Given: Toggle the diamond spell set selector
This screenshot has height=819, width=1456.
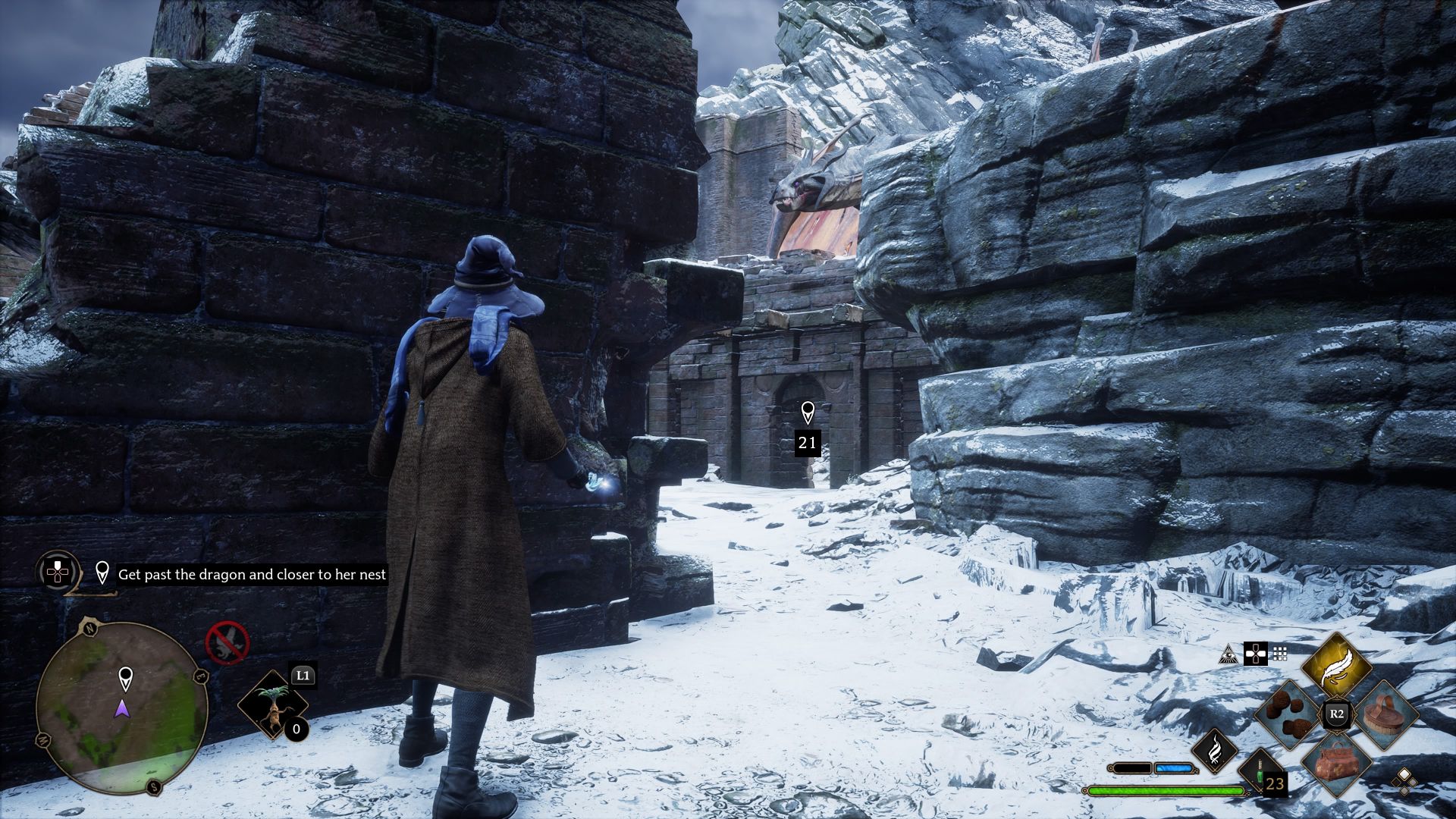Looking at the screenshot, I should (x=1404, y=783).
